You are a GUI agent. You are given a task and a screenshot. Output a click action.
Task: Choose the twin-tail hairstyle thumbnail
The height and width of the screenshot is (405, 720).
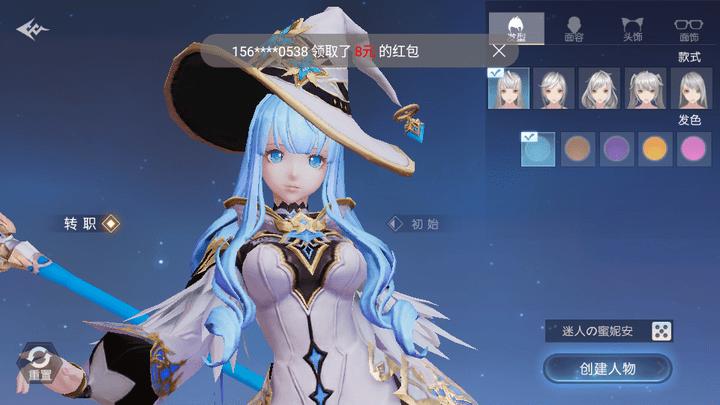(645, 89)
